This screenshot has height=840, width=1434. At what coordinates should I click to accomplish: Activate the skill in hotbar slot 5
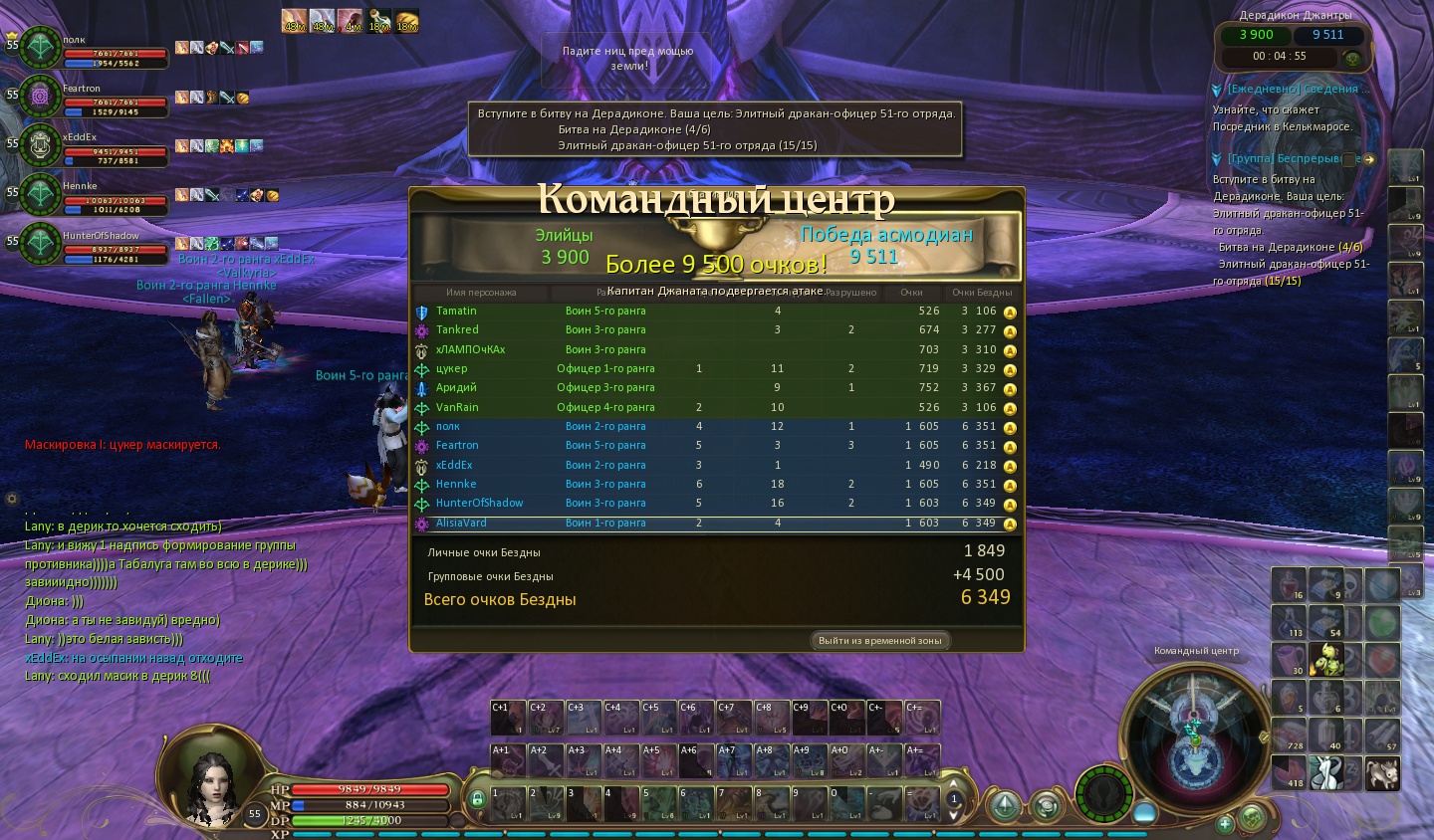click(658, 803)
